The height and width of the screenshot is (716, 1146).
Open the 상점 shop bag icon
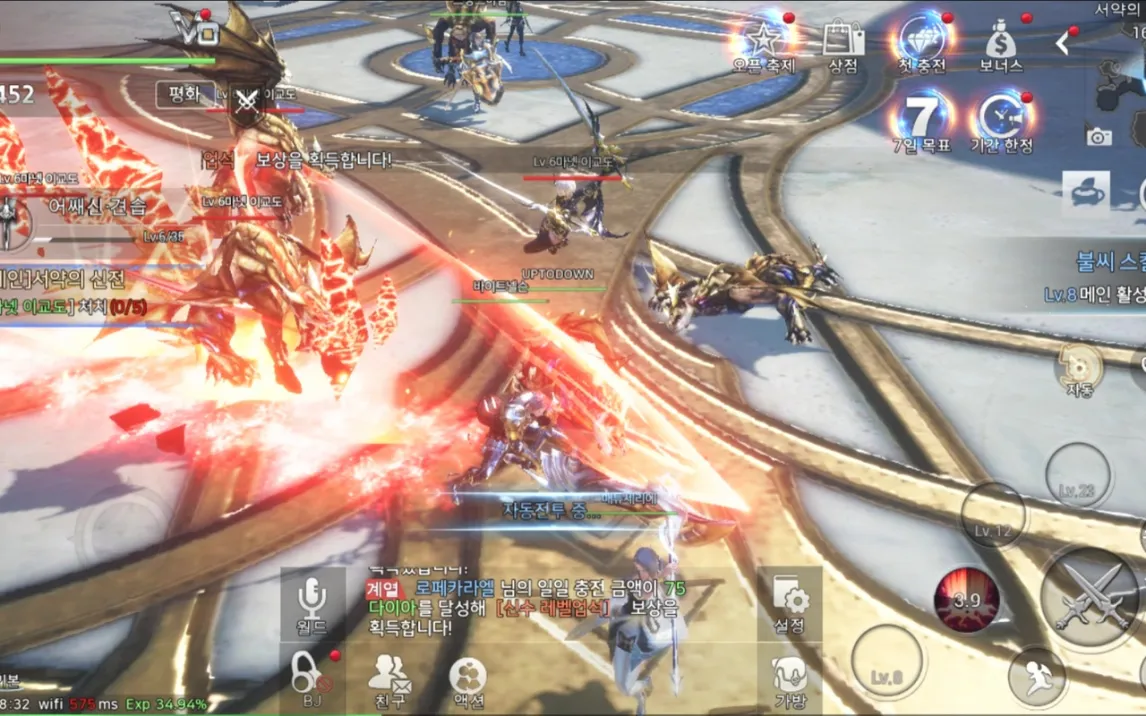tap(843, 42)
